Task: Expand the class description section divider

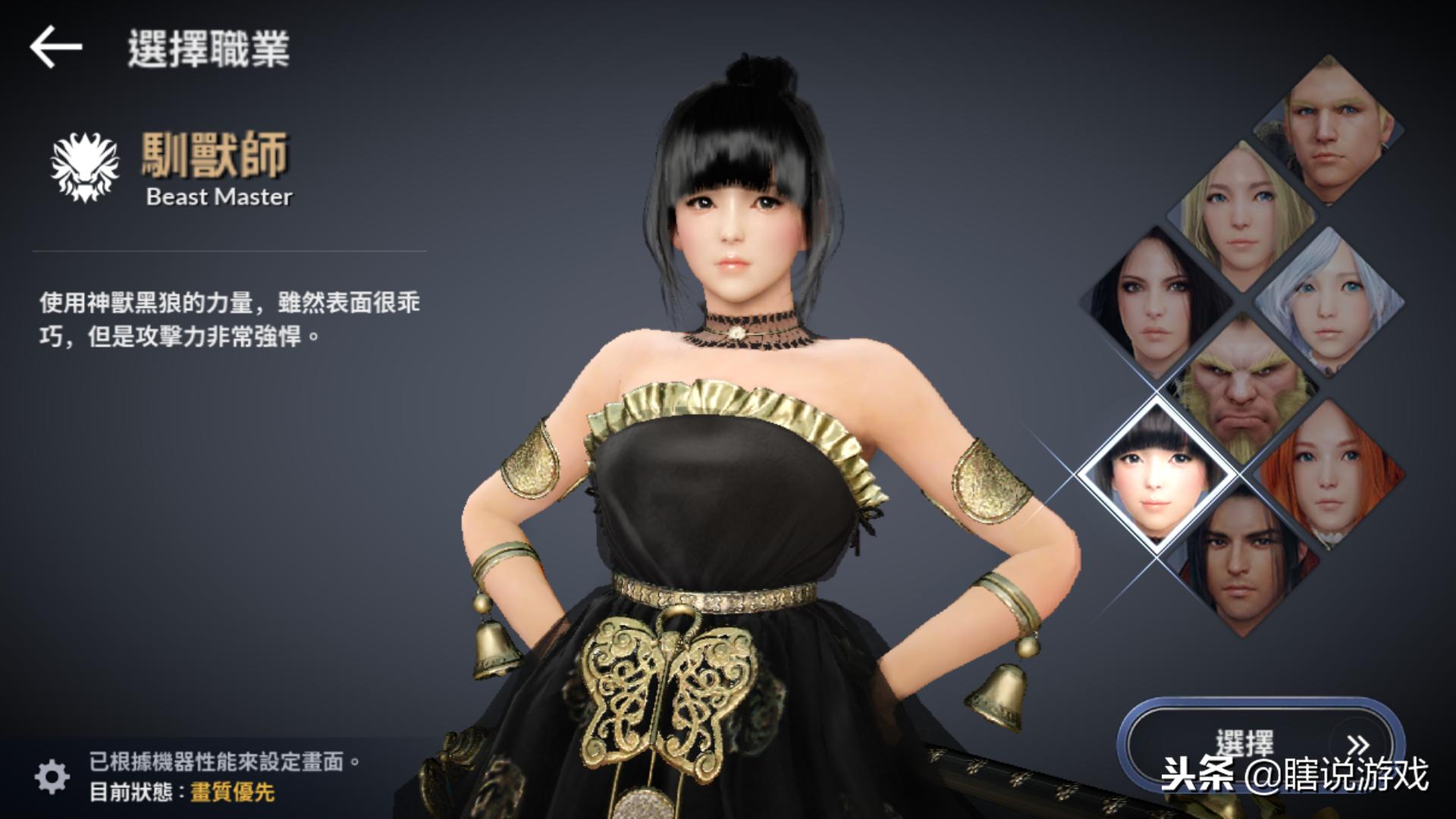Action: pyautogui.click(x=227, y=250)
